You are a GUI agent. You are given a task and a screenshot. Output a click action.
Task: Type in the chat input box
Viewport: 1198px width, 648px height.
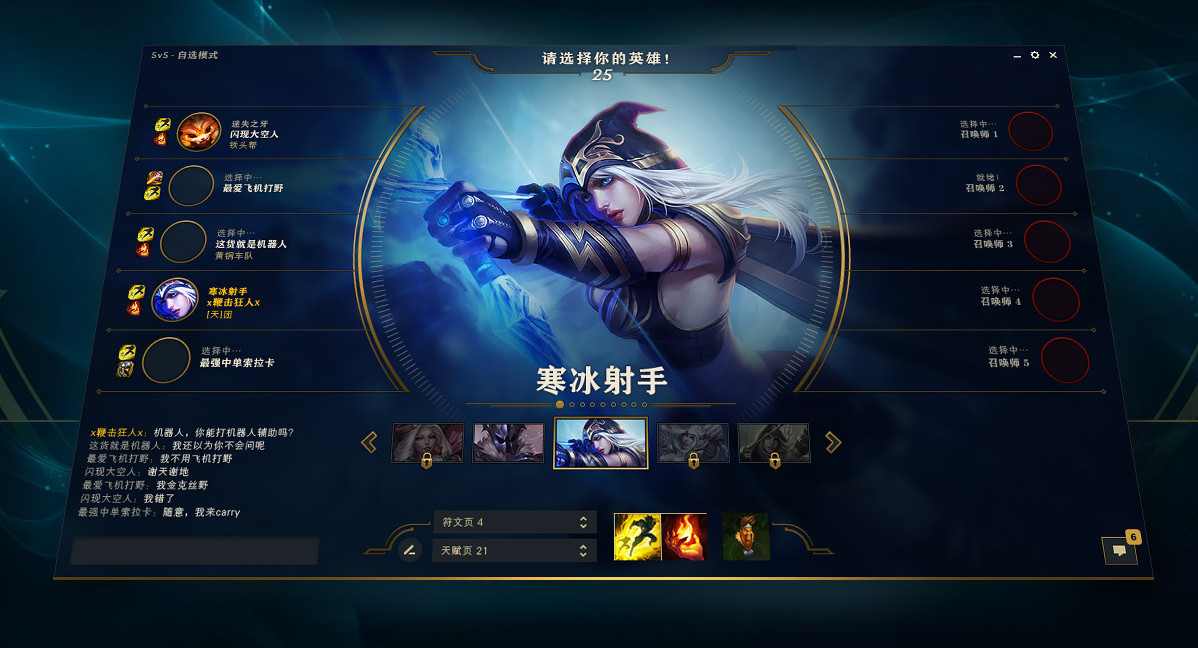[x=194, y=551]
